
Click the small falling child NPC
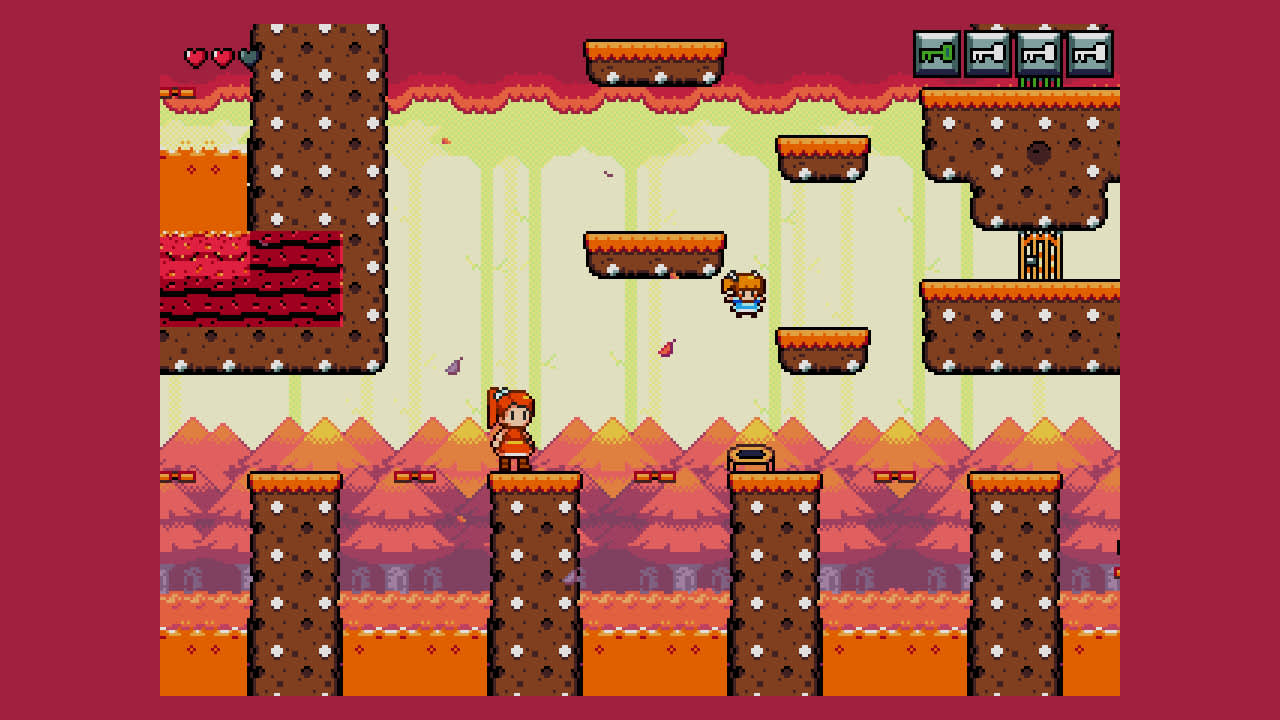point(742,292)
